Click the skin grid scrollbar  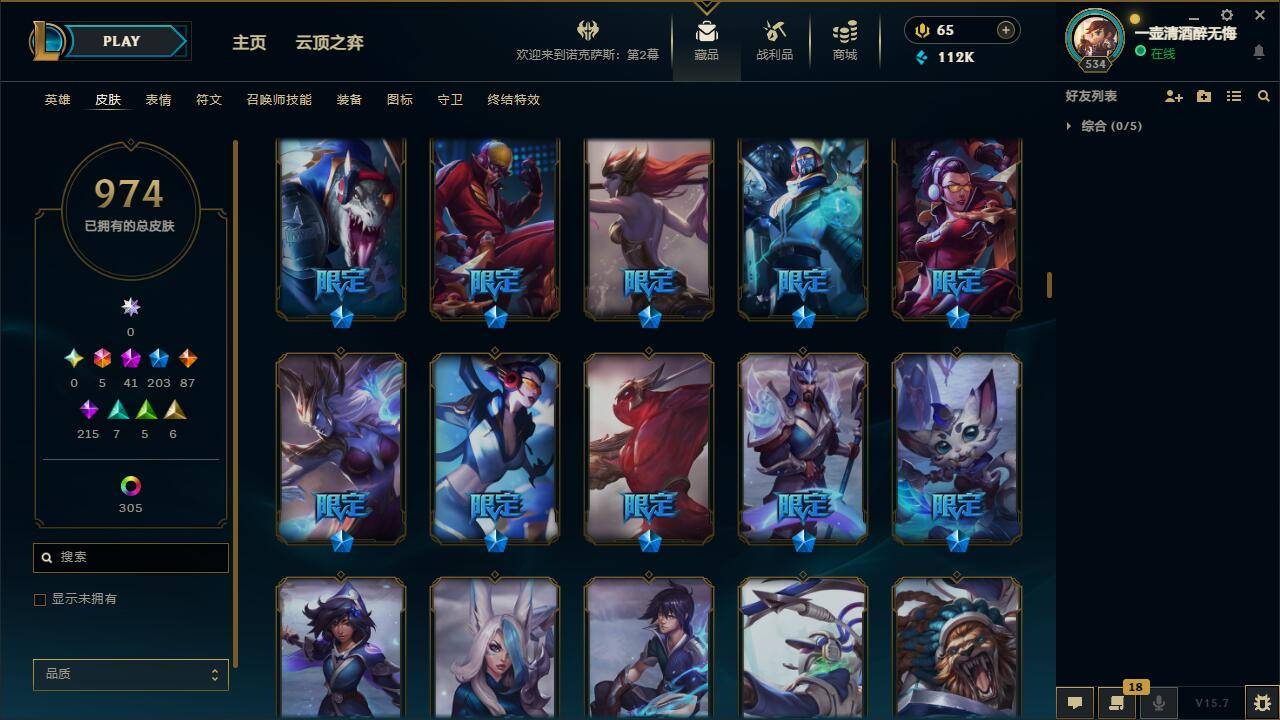pyautogui.click(x=1049, y=283)
